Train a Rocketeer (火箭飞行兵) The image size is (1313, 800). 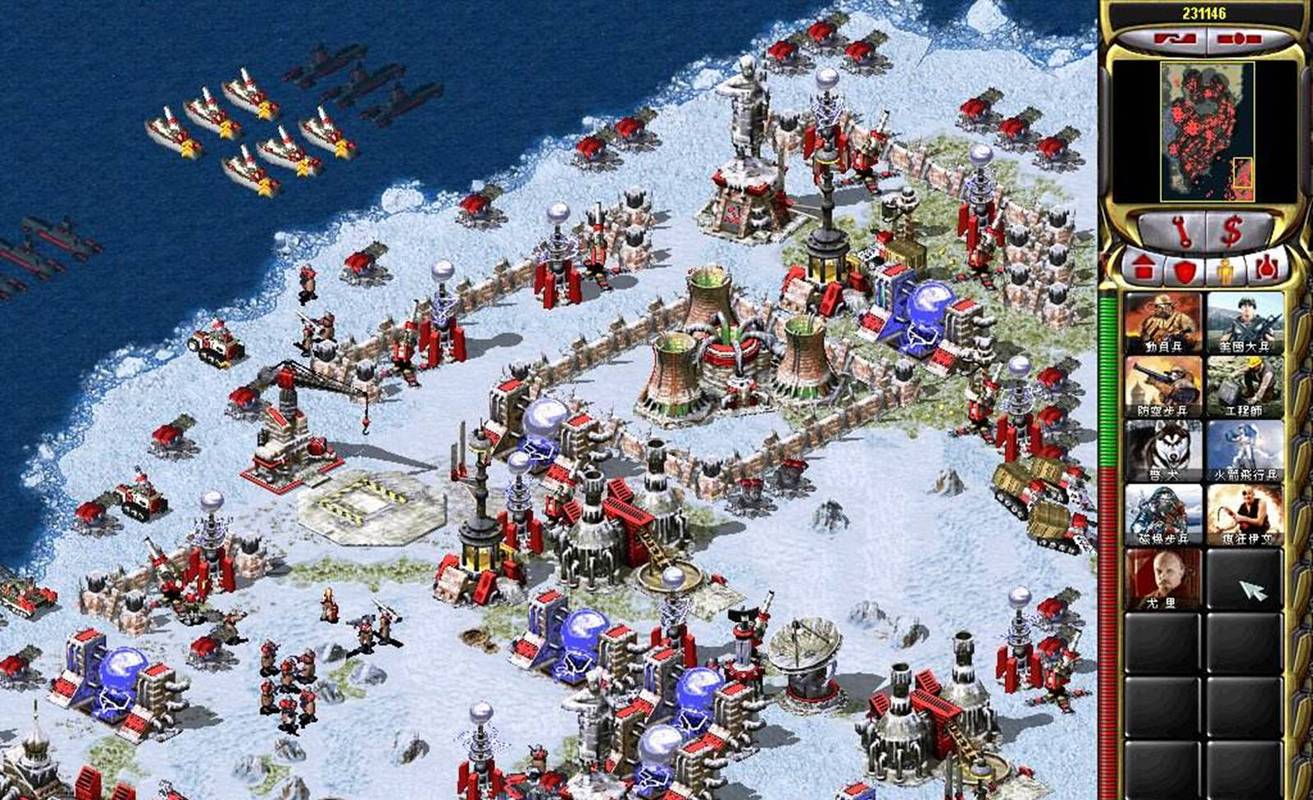[x=1244, y=450]
